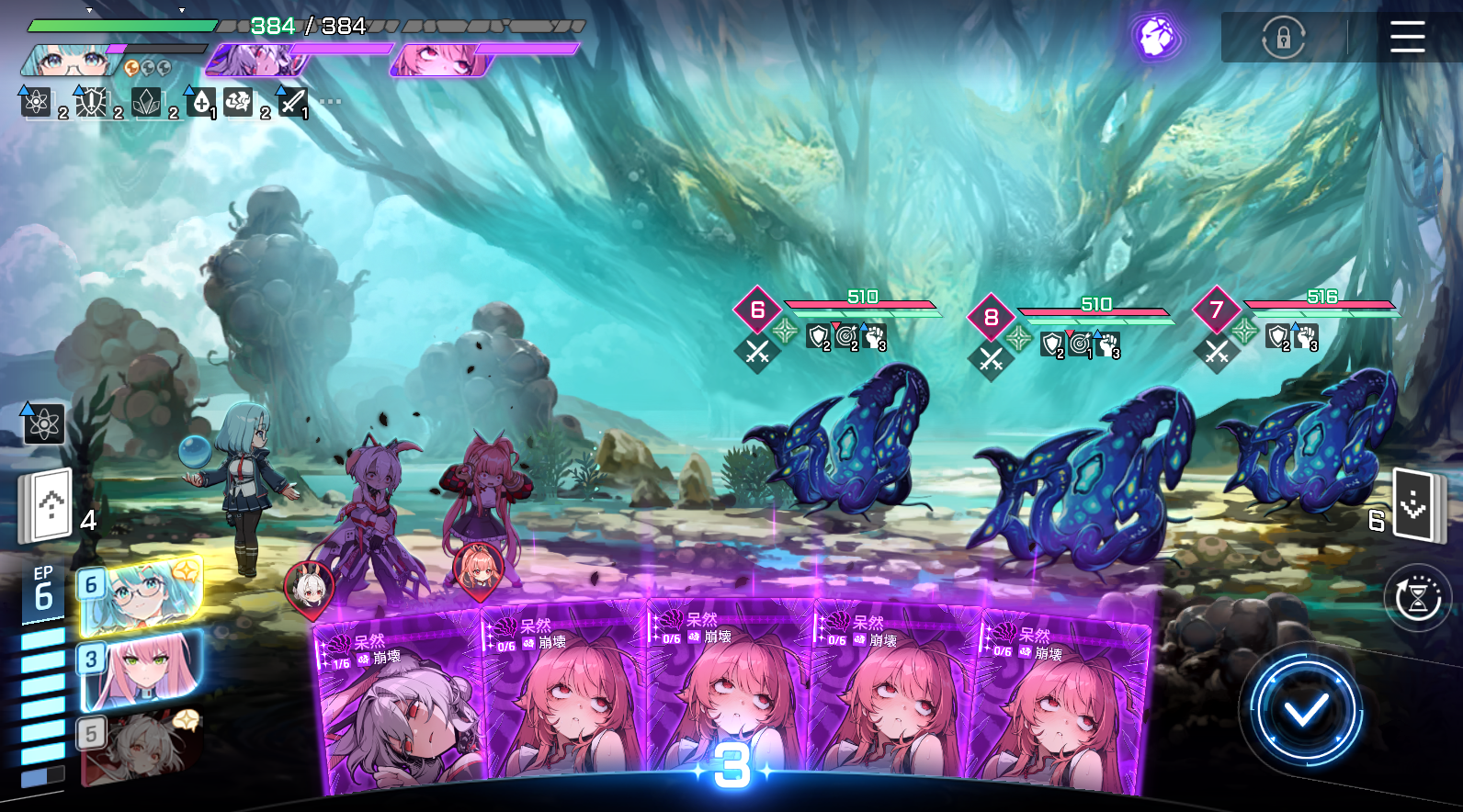Tap the white-haired bunny-ear character token

click(x=309, y=587)
